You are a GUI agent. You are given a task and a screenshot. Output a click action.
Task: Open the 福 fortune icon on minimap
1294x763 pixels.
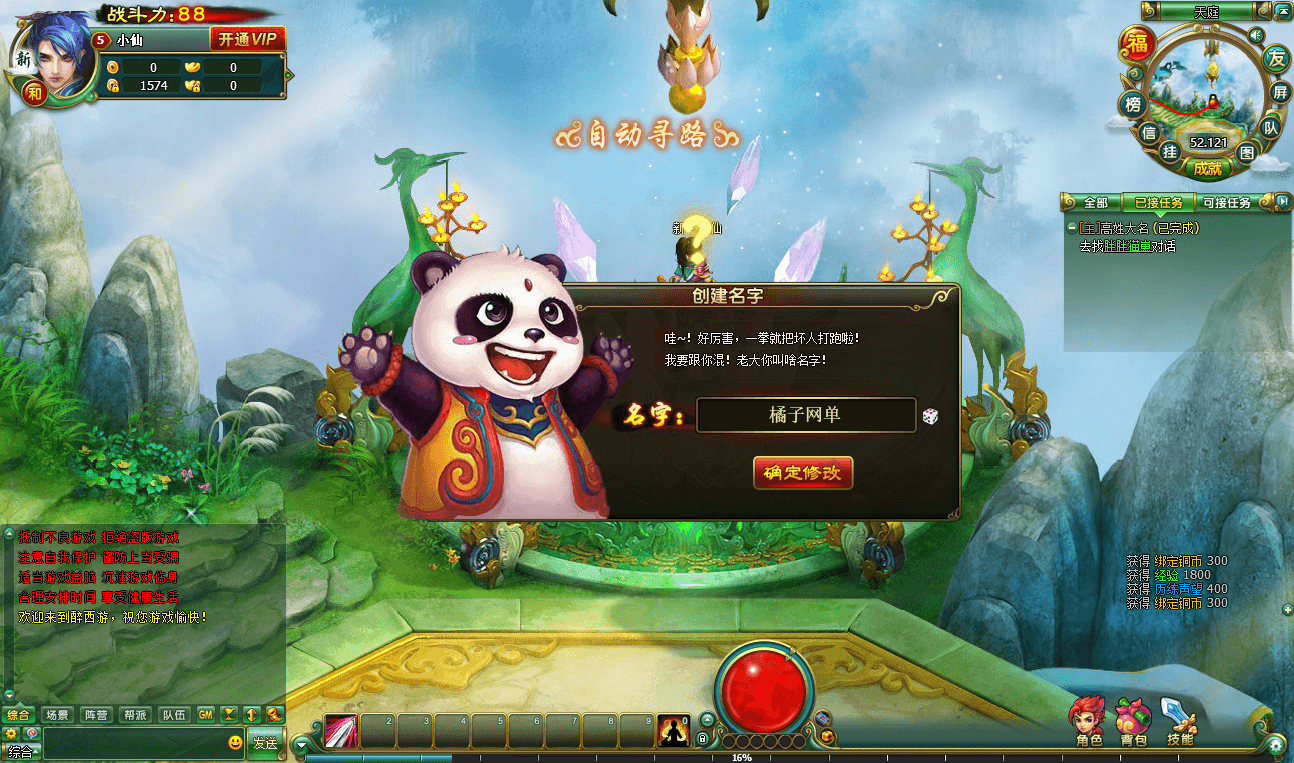pos(1137,44)
